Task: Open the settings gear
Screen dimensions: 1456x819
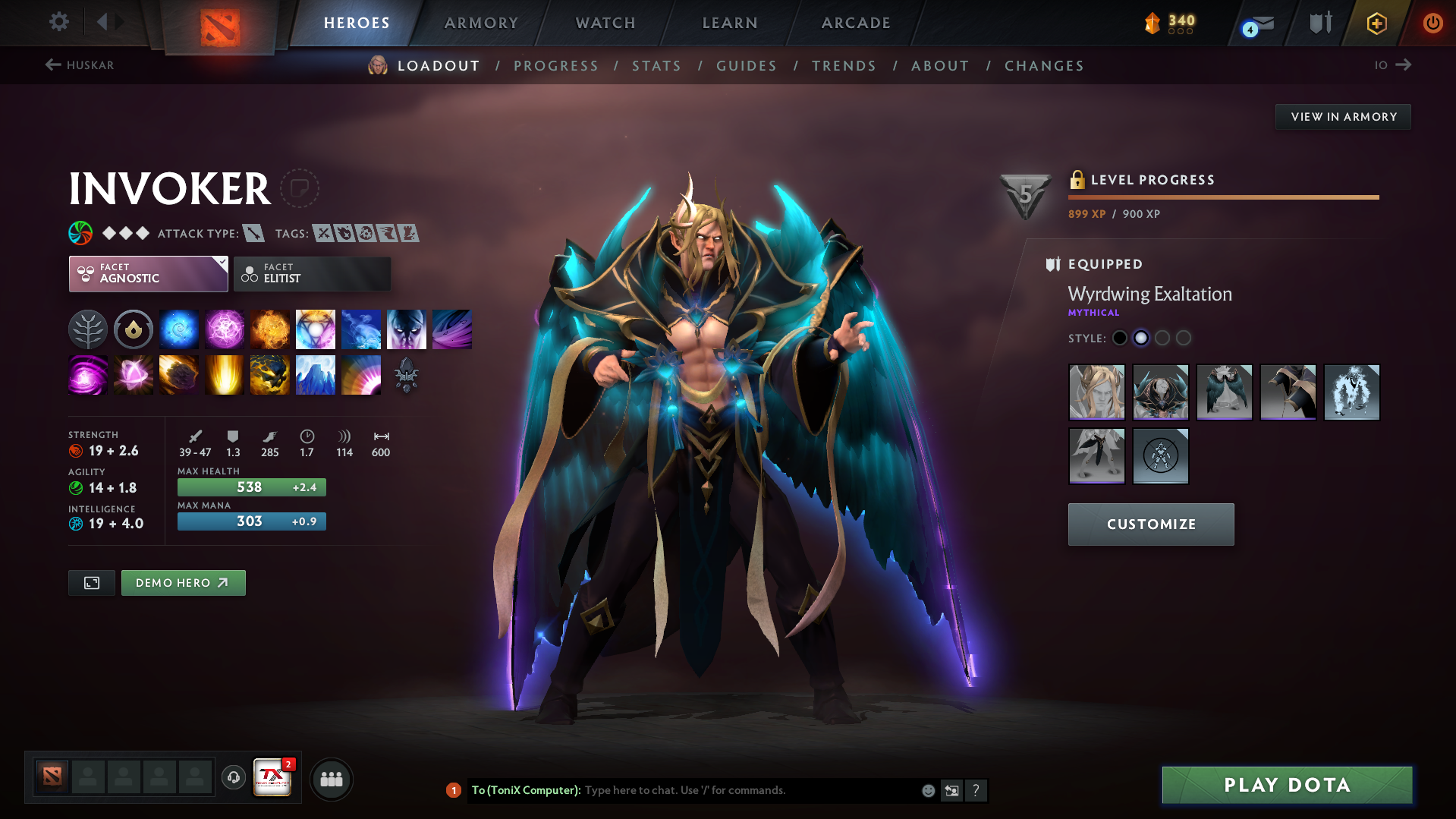Action: 58,23
